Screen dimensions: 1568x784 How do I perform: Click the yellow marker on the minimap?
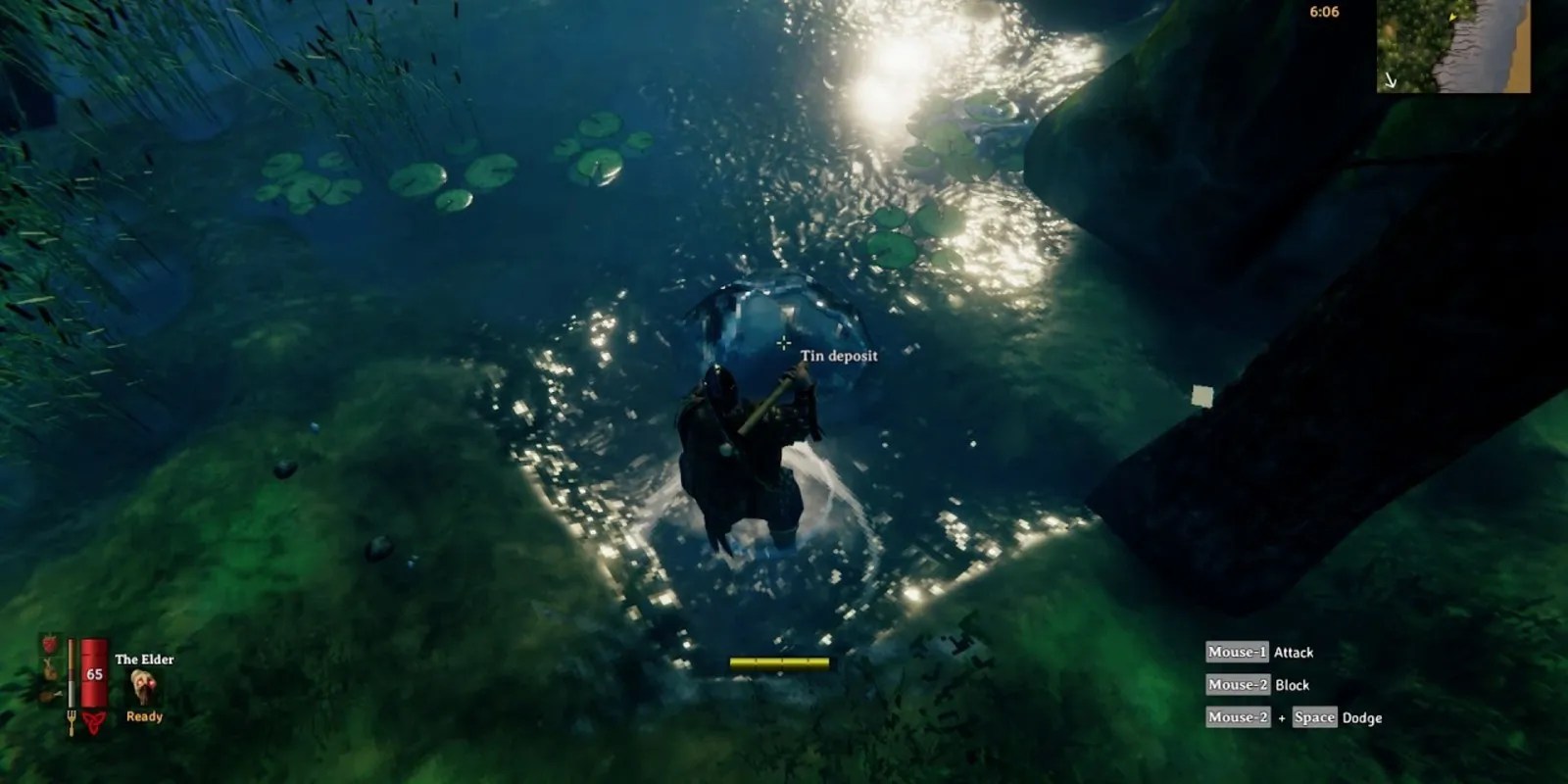point(1452,19)
